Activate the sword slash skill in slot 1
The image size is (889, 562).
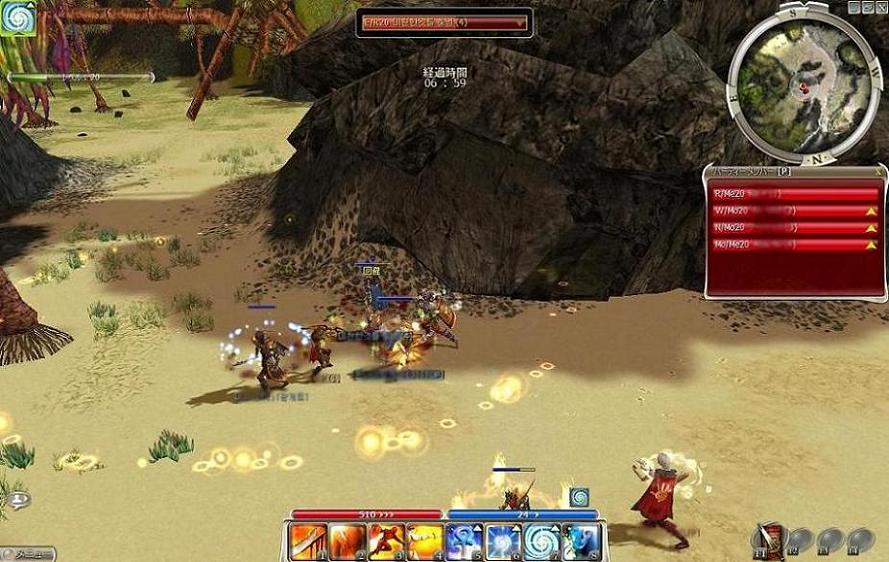tap(308, 541)
